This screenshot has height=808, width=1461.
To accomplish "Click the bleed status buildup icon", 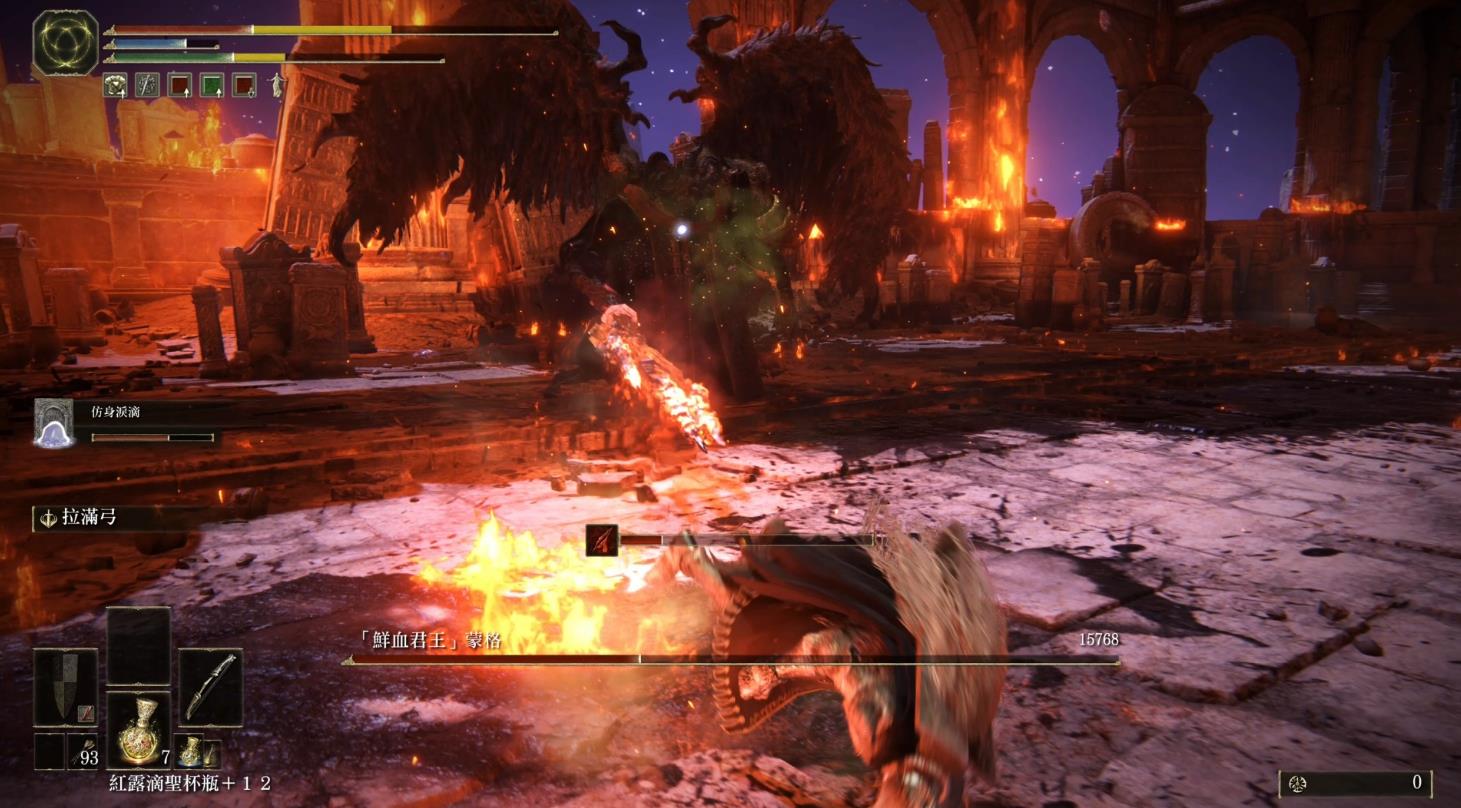I will (x=600, y=540).
